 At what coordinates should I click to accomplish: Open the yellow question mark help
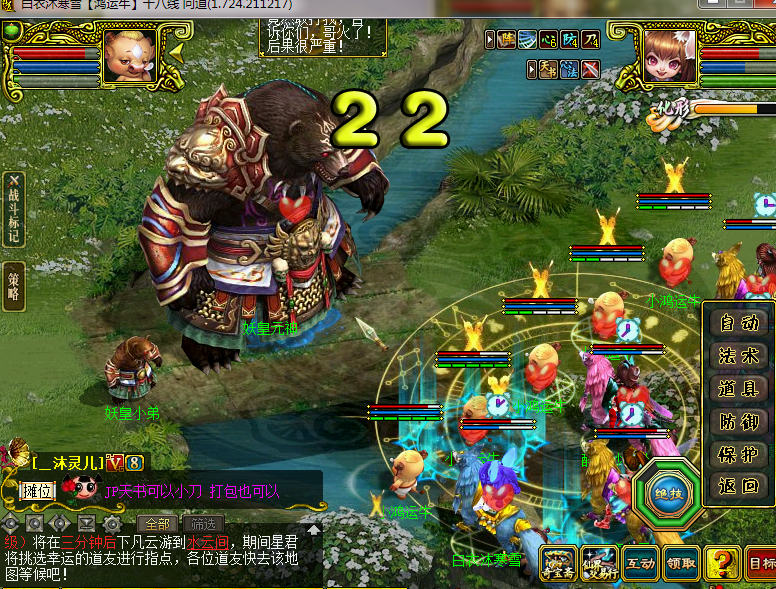point(722,564)
